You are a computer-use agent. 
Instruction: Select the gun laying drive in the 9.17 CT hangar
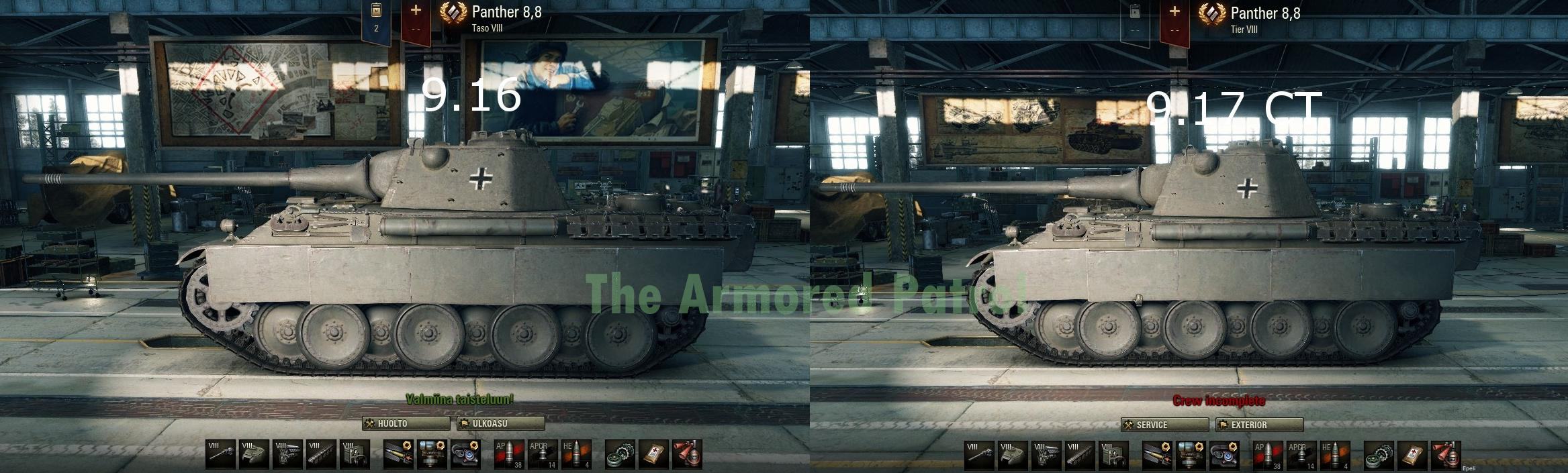coord(1191,455)
